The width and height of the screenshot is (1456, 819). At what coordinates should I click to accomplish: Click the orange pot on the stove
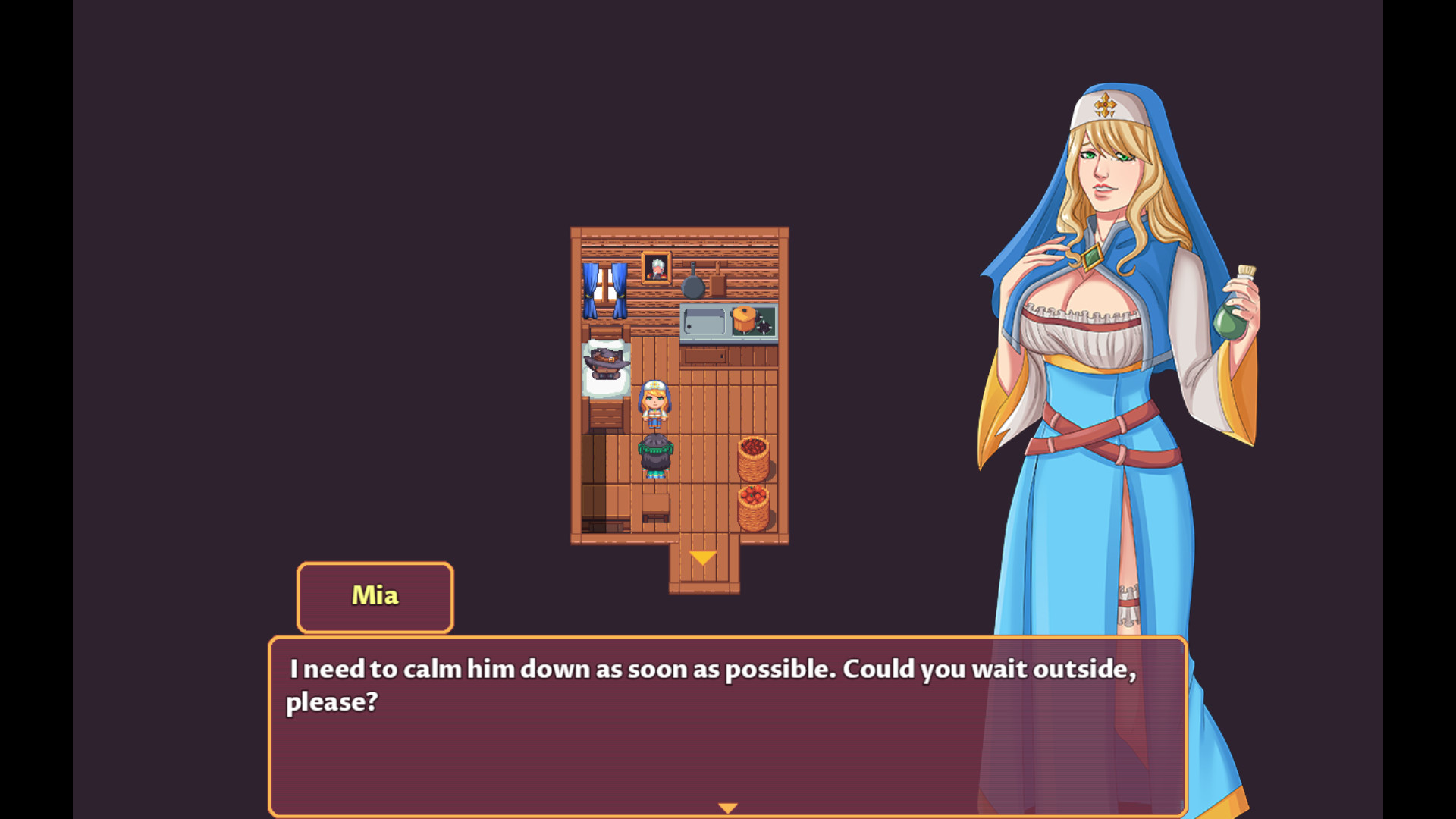click(x=744, y=318)
